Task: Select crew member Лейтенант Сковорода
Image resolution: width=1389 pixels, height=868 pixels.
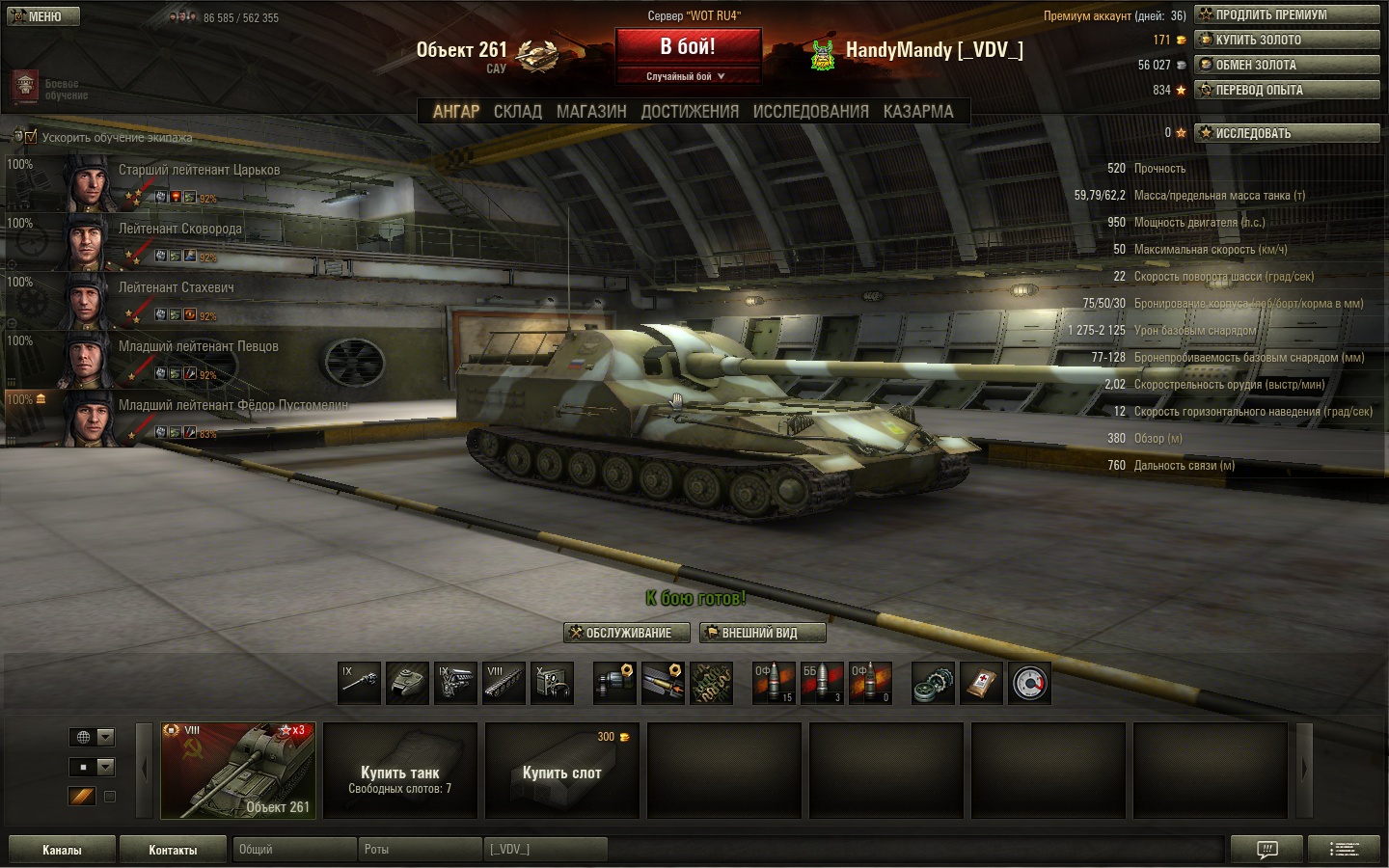Action: click(x=179, y=230)
